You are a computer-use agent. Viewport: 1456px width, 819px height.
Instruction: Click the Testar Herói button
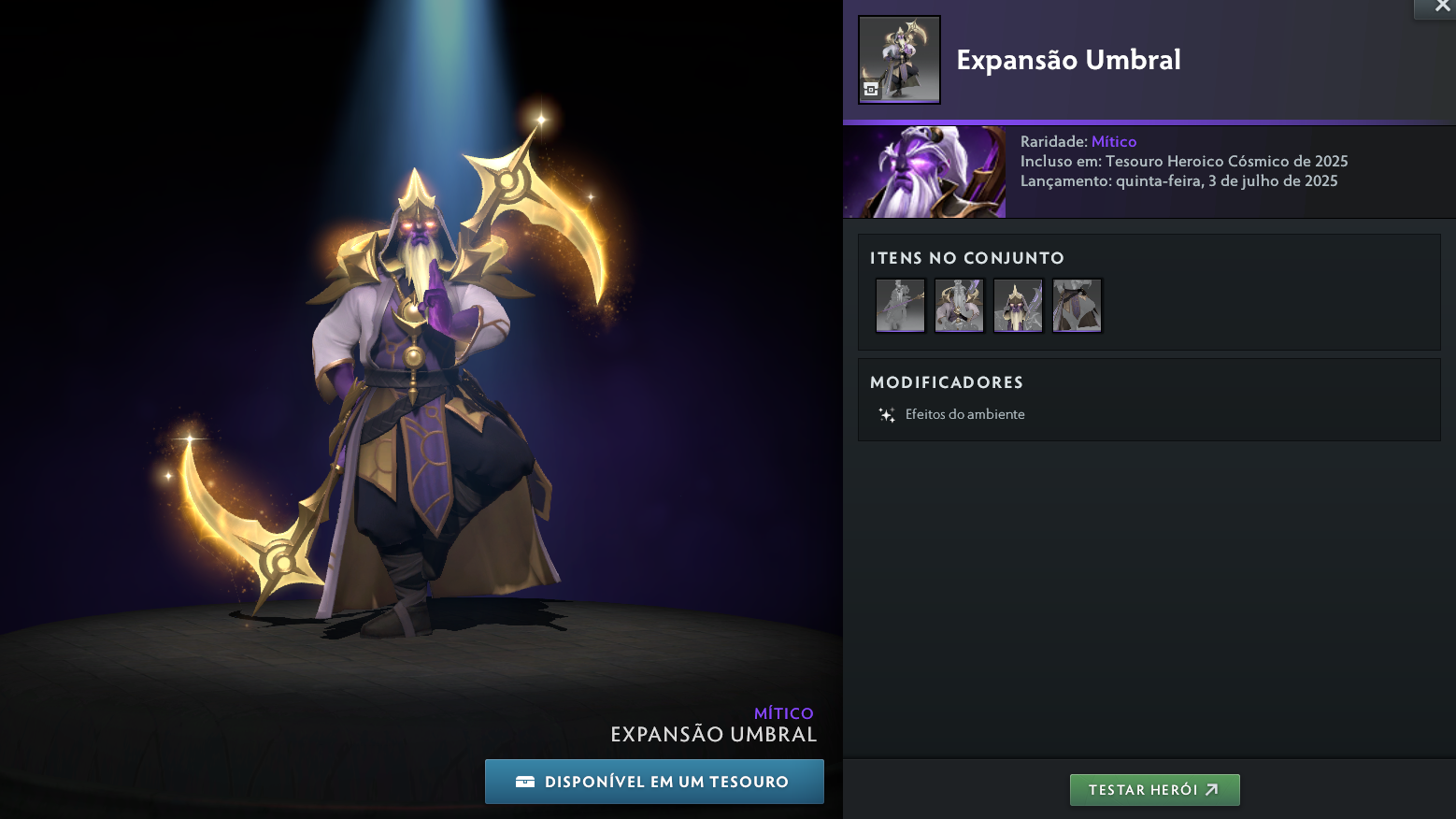pyautogui.click(x=1154, y=790)
